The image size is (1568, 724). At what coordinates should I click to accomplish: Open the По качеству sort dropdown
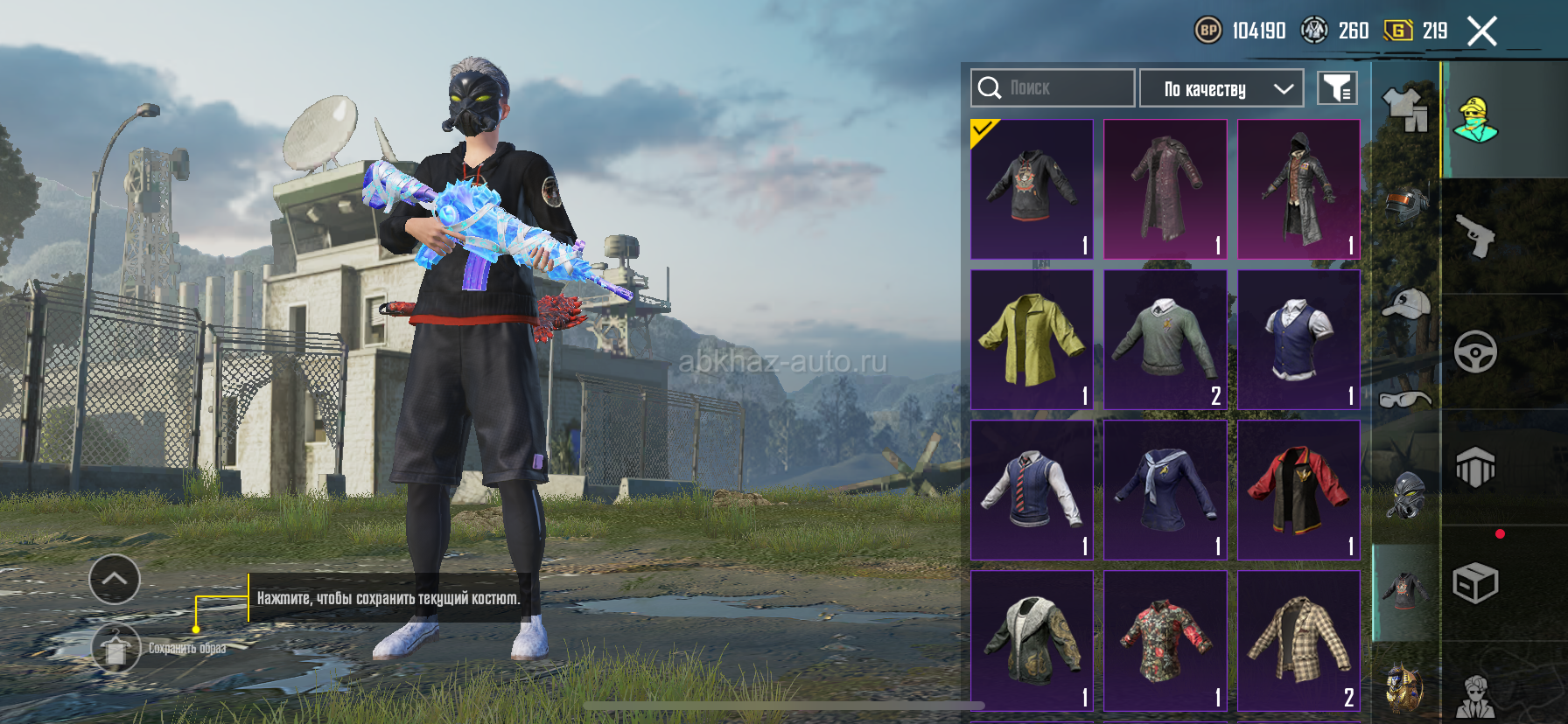(1221, 88)
